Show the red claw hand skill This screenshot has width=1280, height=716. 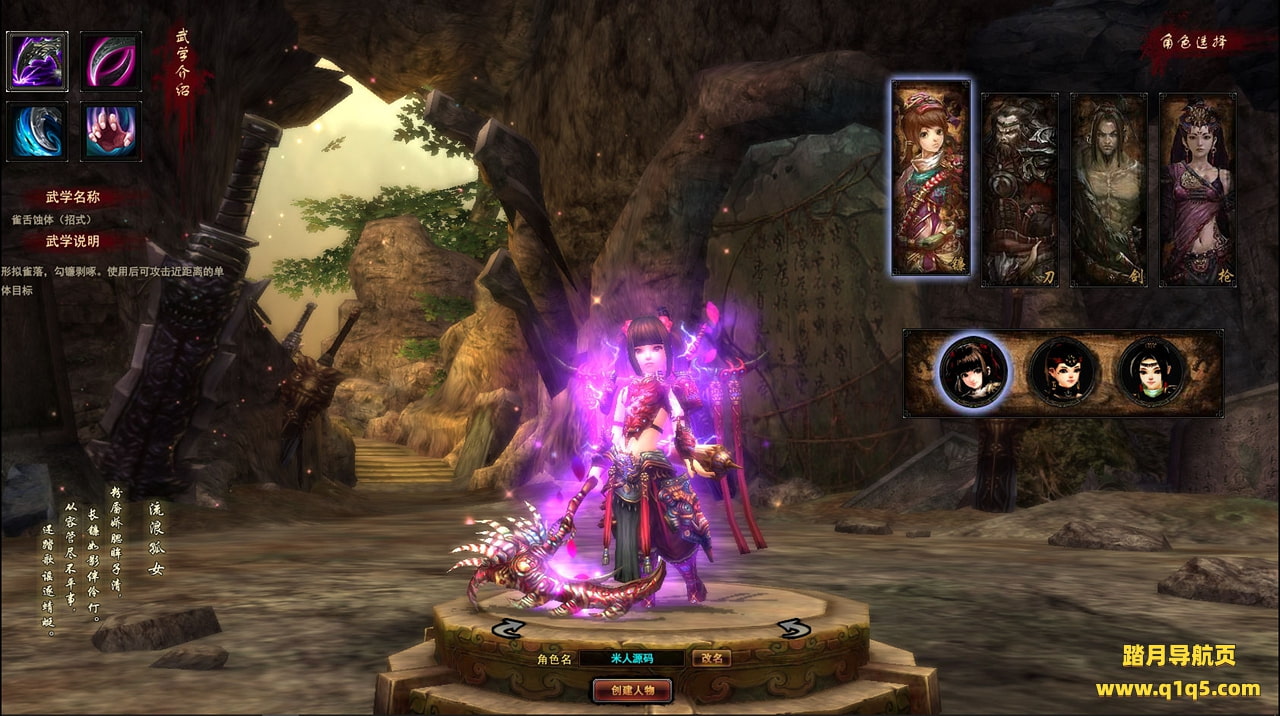point(110,131)
